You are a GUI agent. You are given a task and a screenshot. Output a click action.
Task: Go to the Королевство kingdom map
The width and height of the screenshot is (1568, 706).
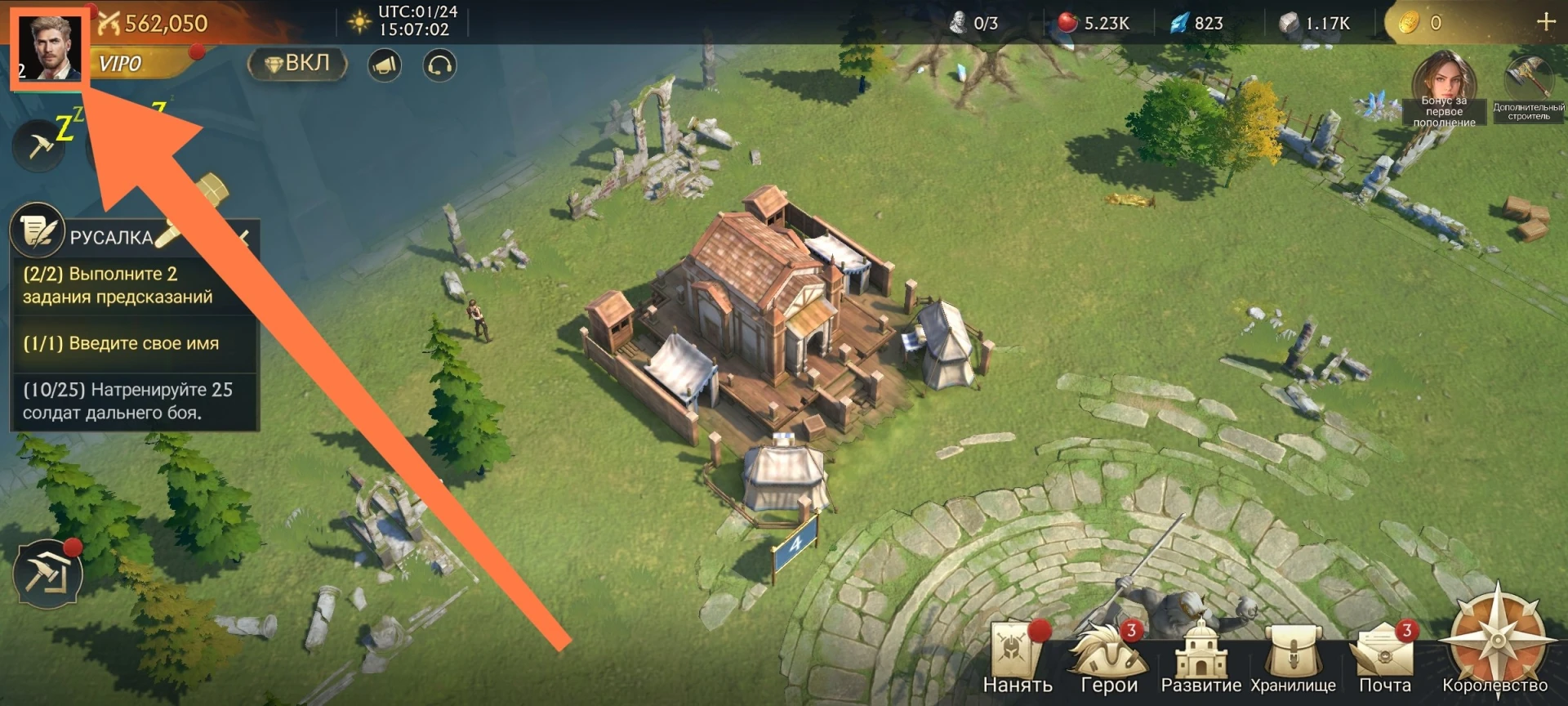point(1496,646)
